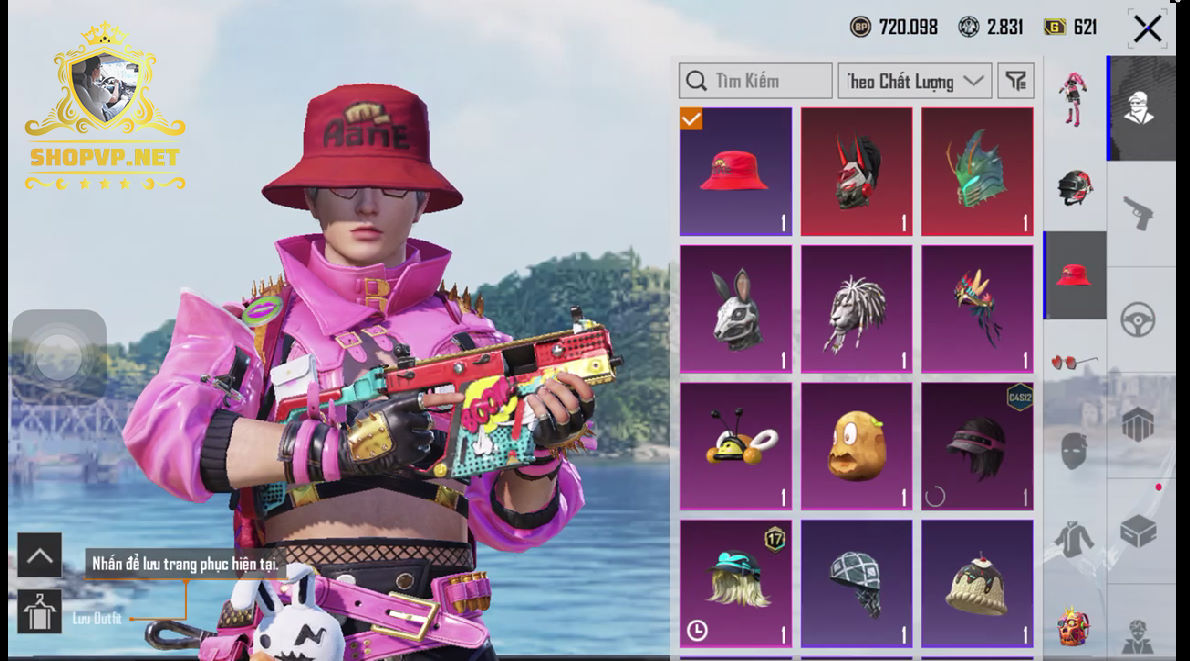Save current outfit with Lưu Outfit button

pyautogui.click(x=40, y=612)
